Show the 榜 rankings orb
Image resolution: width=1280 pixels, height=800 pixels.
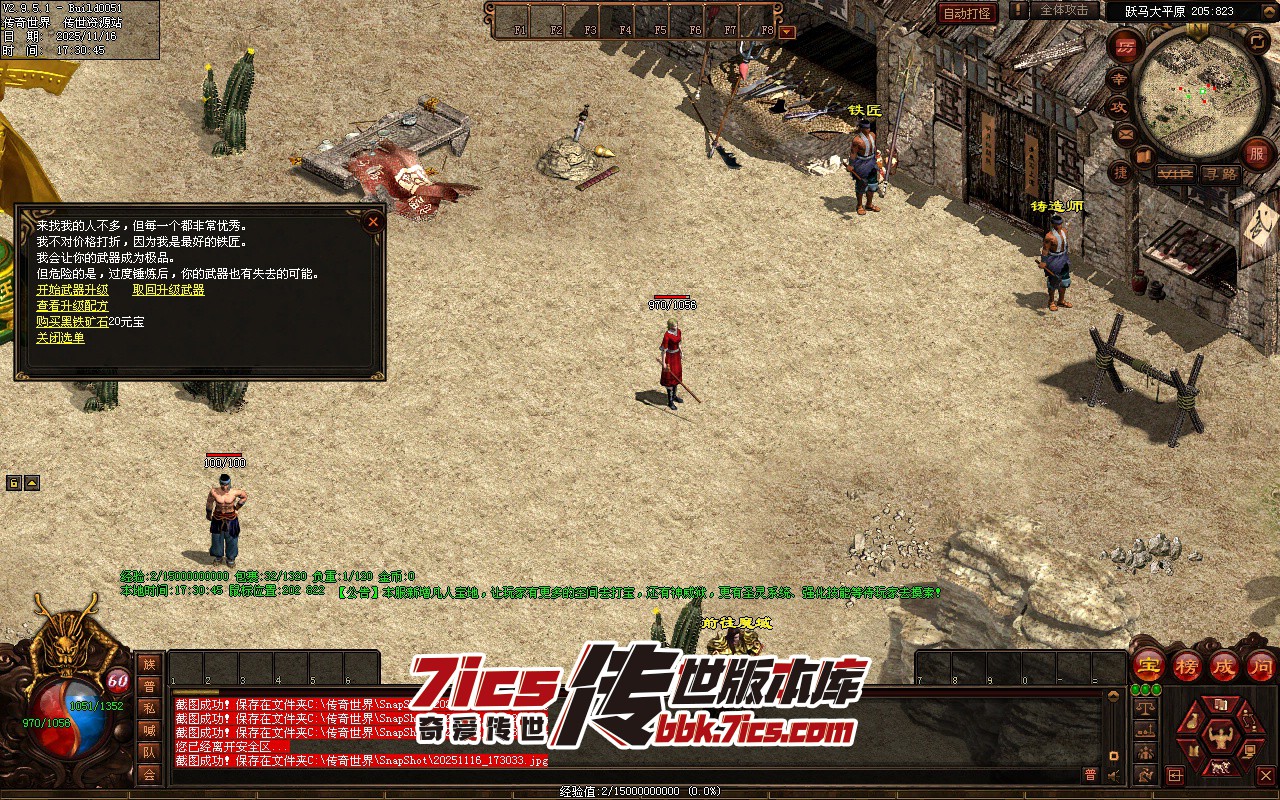point(1187,665)
